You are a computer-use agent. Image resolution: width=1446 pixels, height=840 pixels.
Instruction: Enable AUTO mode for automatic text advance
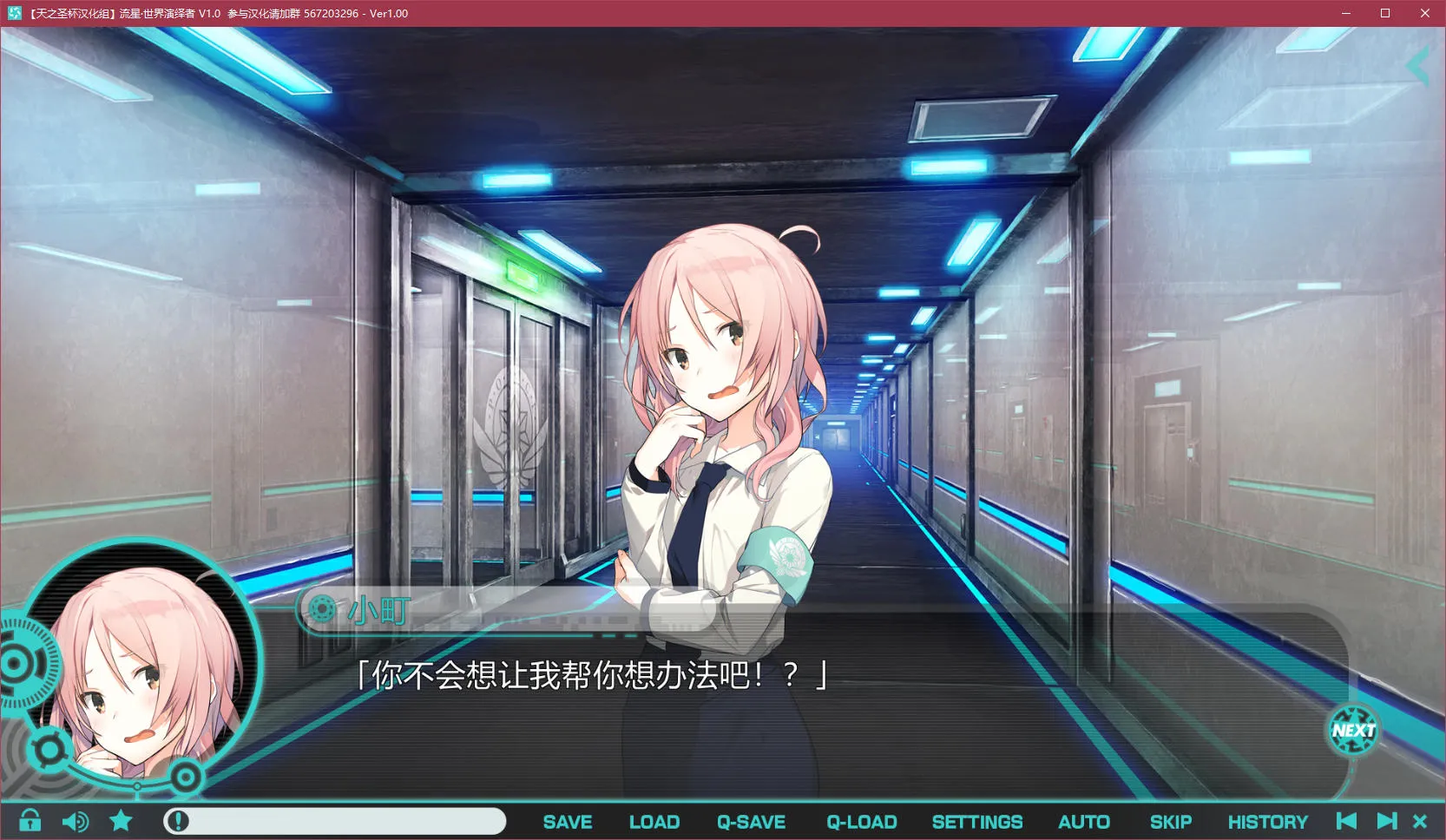[x=1083, y=821]
